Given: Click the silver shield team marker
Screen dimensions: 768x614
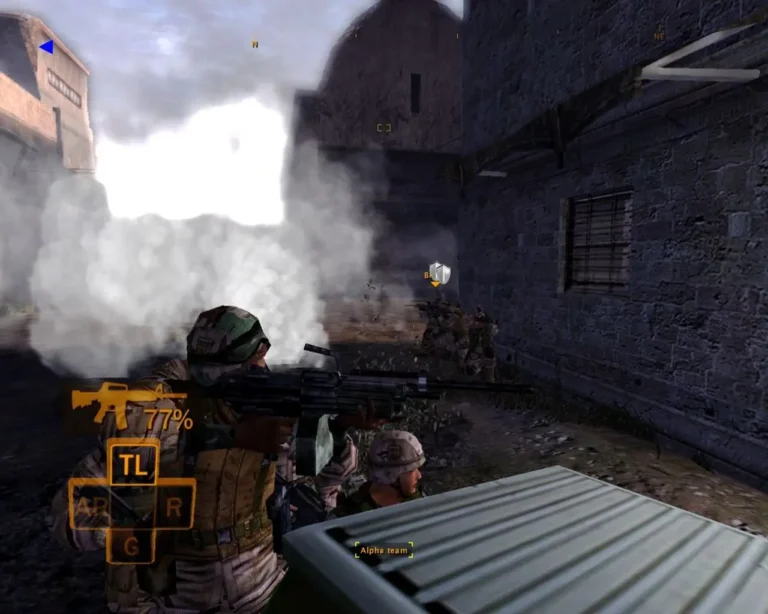Looking at the screenshot, I should 440,273.
